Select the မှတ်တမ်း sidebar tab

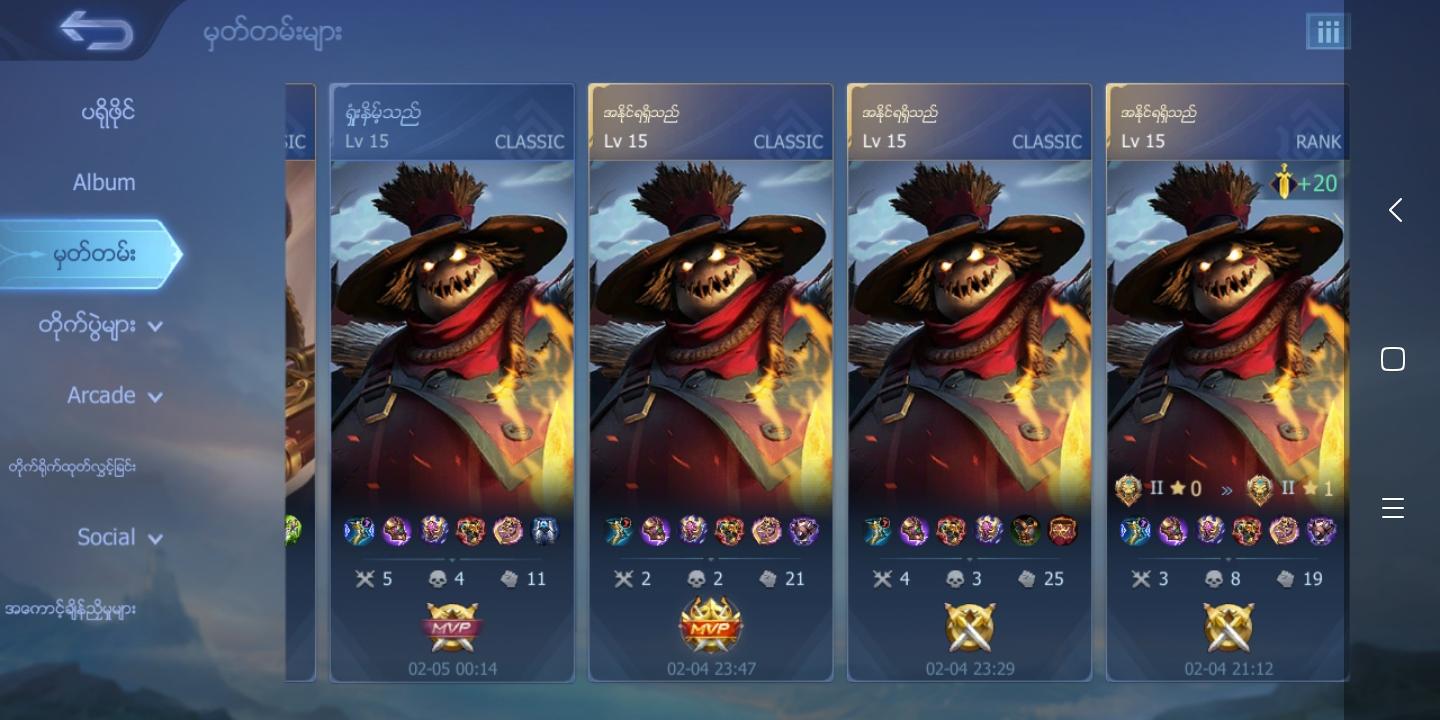pos(91,253)
